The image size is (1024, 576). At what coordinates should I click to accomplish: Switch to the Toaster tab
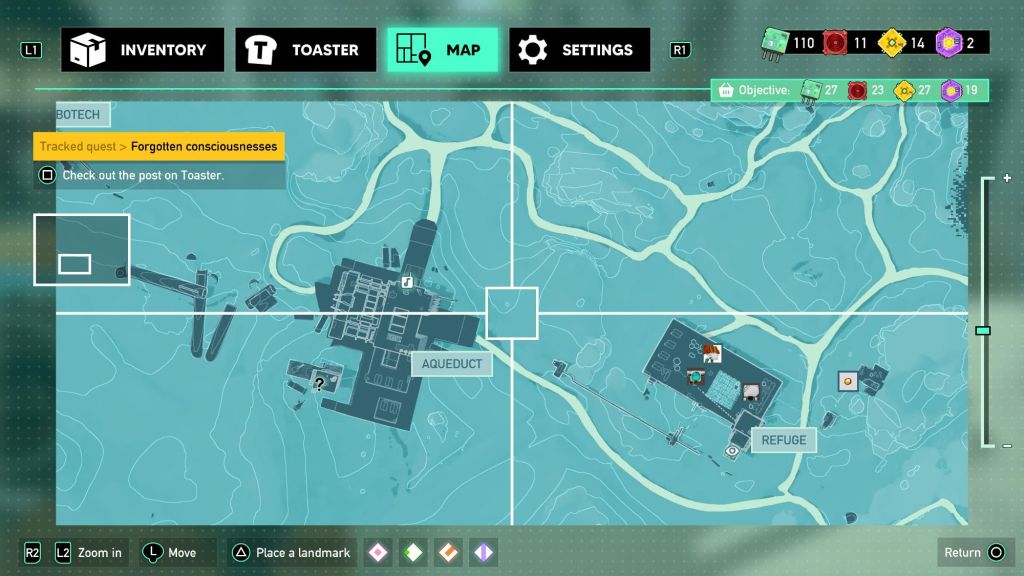coord(306,50)
